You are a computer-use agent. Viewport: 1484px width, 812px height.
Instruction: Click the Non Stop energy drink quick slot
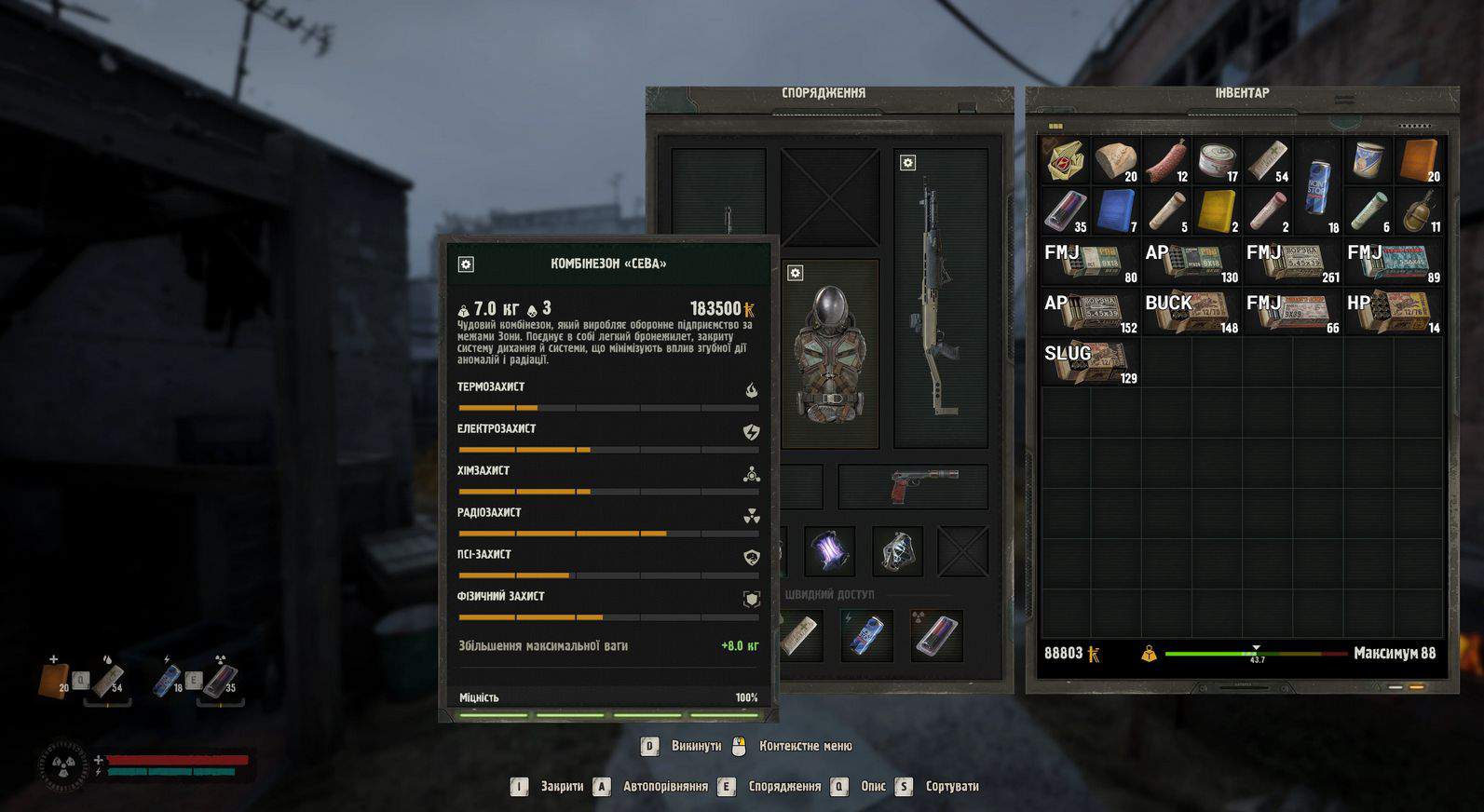coord(866,635)
